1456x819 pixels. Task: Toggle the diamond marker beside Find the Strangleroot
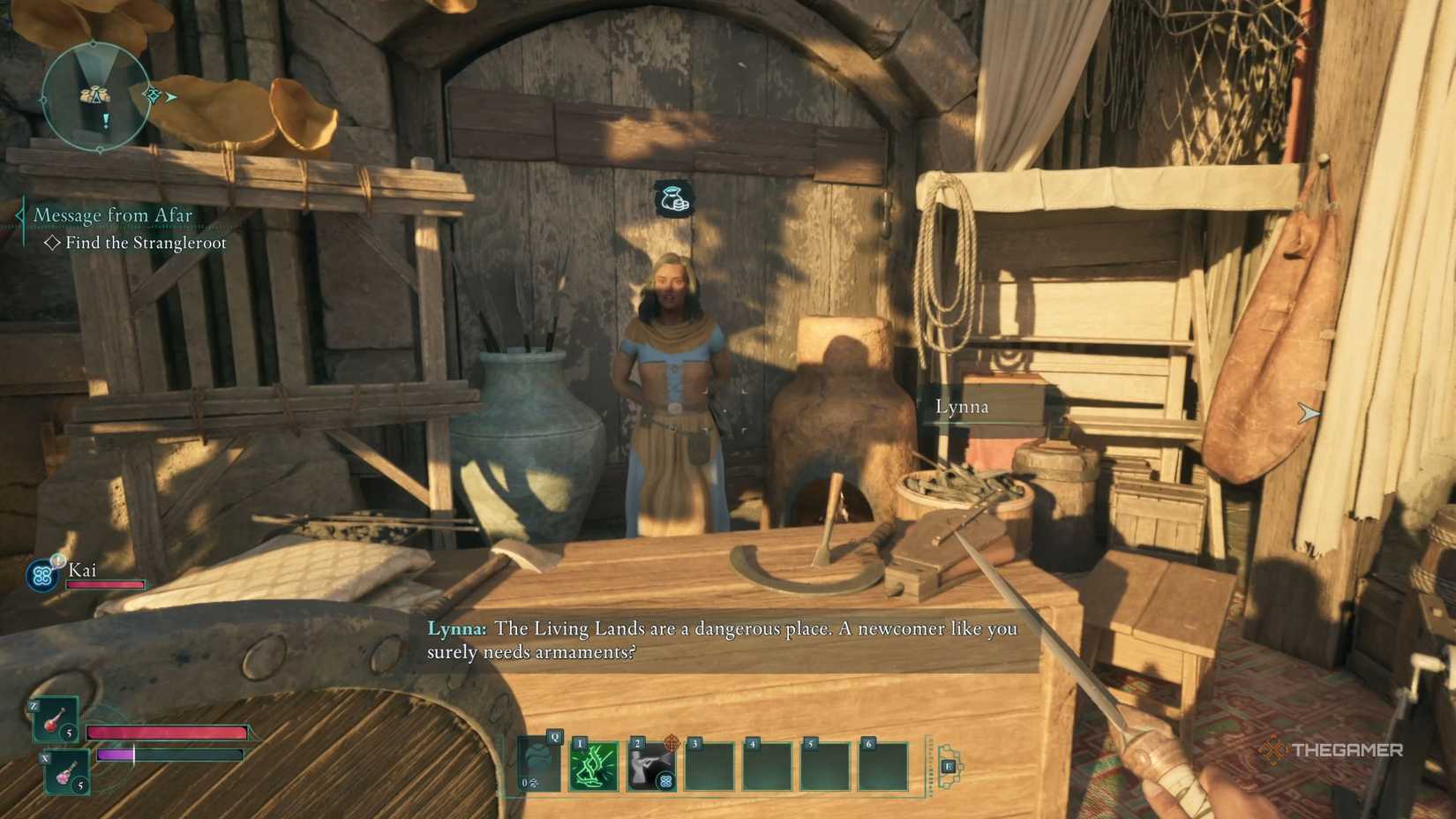[53, 243]
